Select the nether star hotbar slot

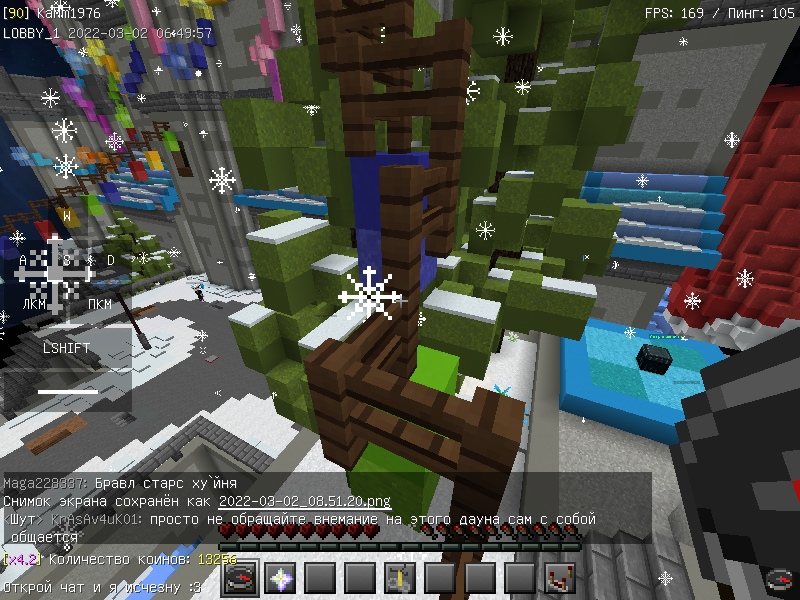[280, 577]
